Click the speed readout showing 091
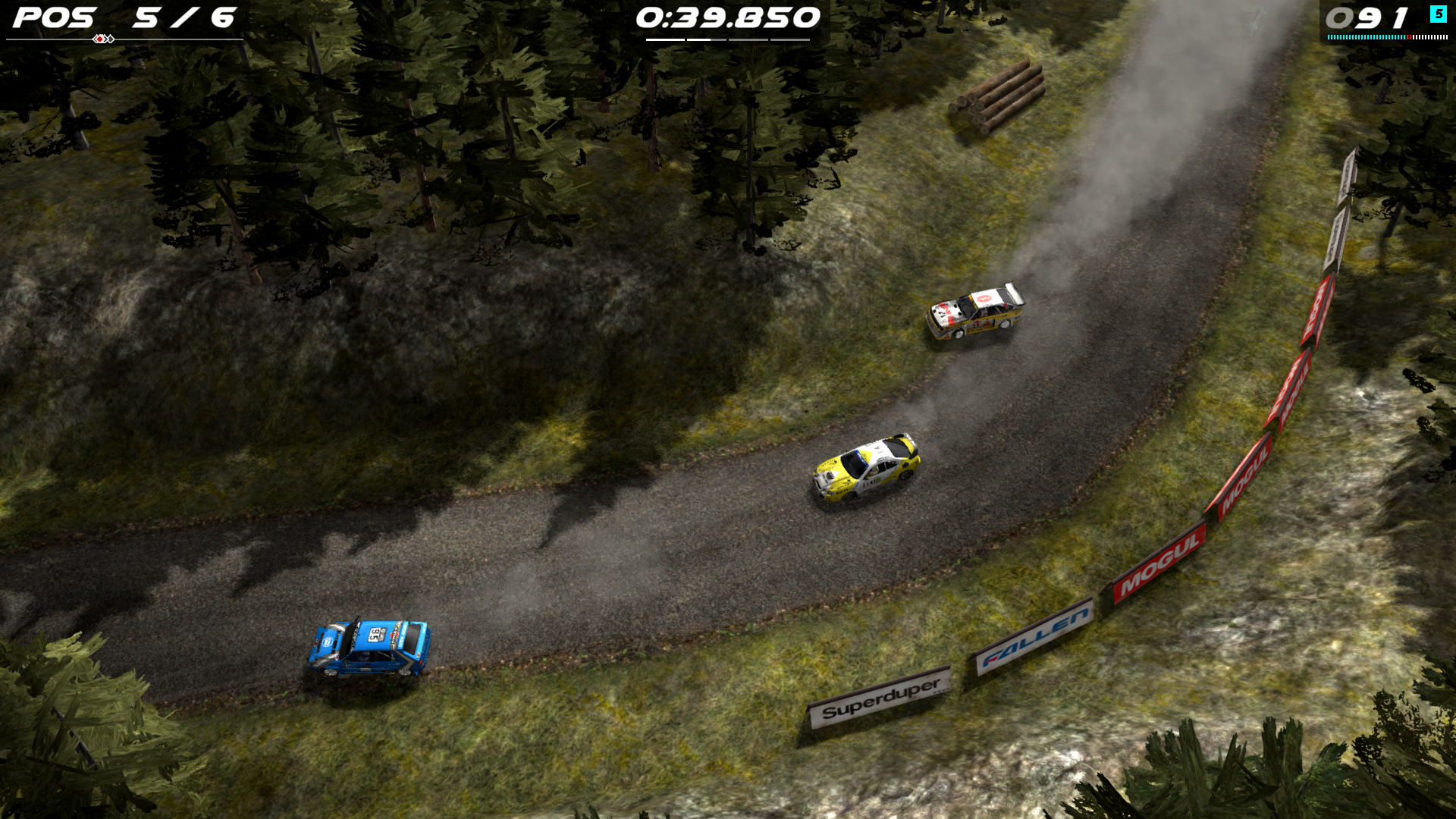The image size is (1456, 819). pos(1367,17)
